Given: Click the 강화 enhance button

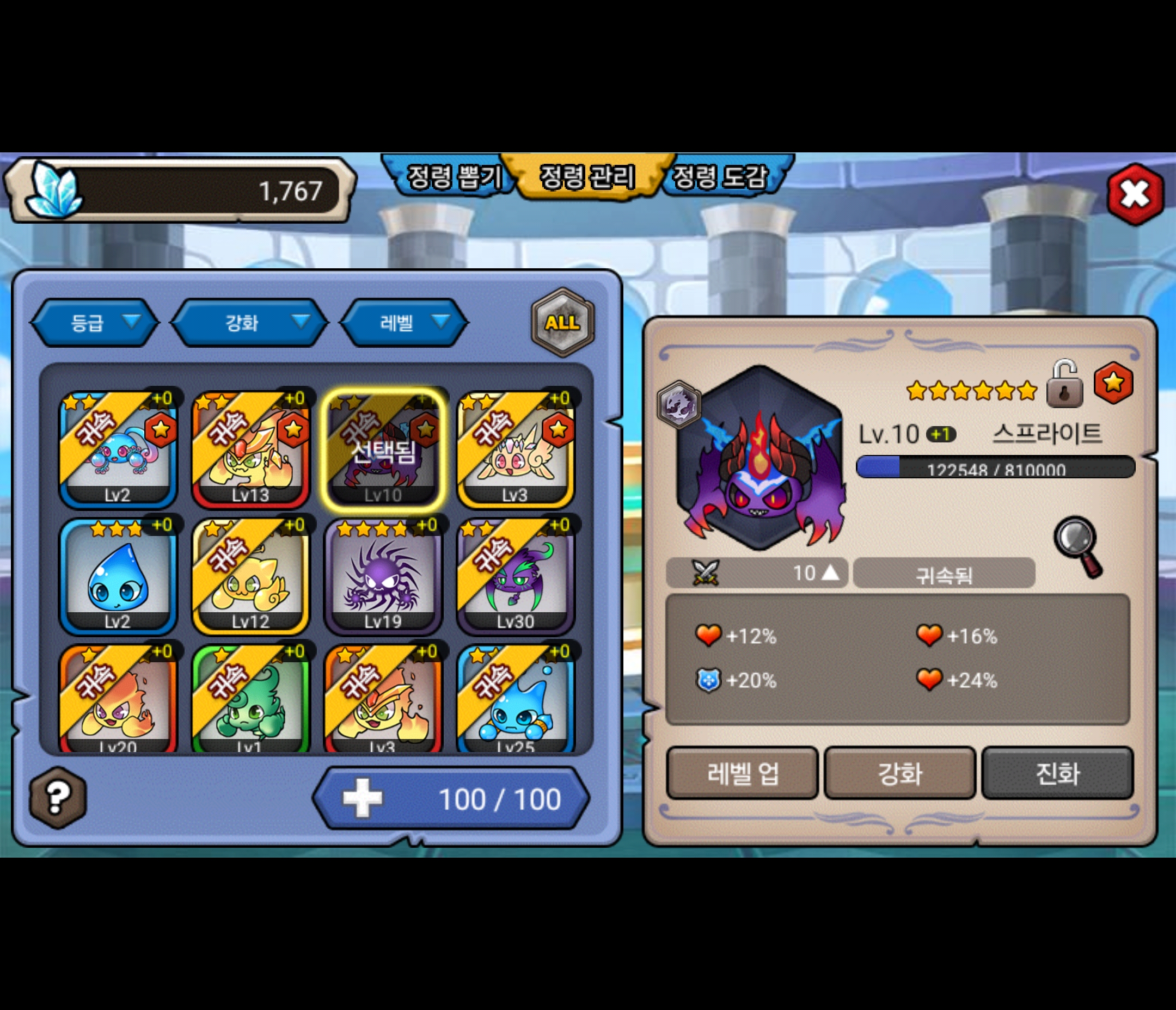Looking at the screenshot, I should point(899,773).
